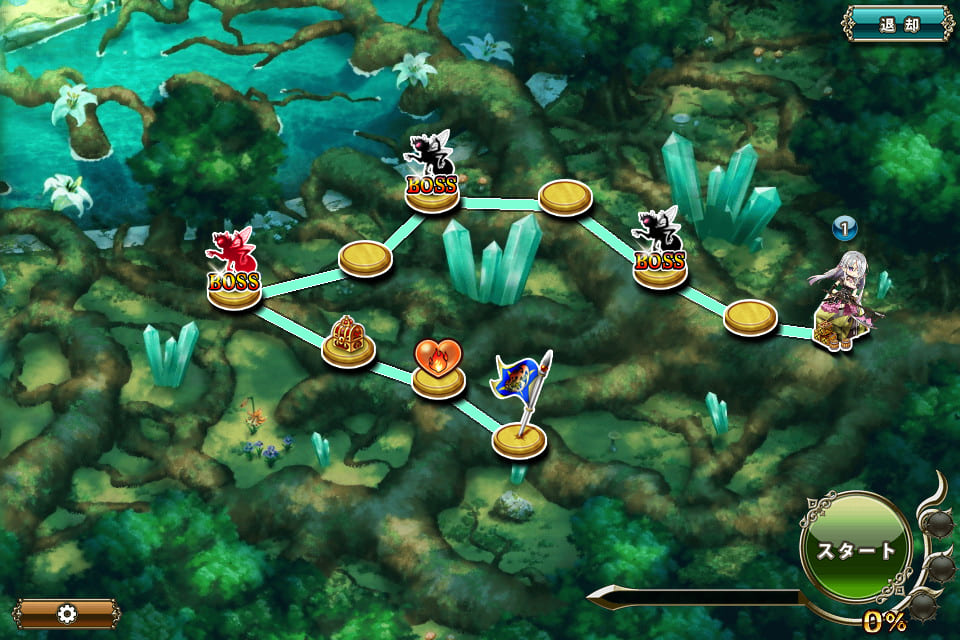Hit the green スタート start button
This screenshot has height=640, width=960.
856,550
